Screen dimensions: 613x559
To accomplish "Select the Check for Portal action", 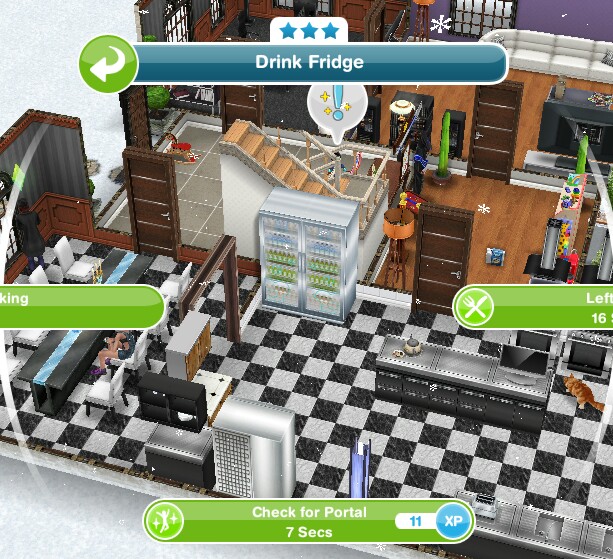I will (308, 520).
